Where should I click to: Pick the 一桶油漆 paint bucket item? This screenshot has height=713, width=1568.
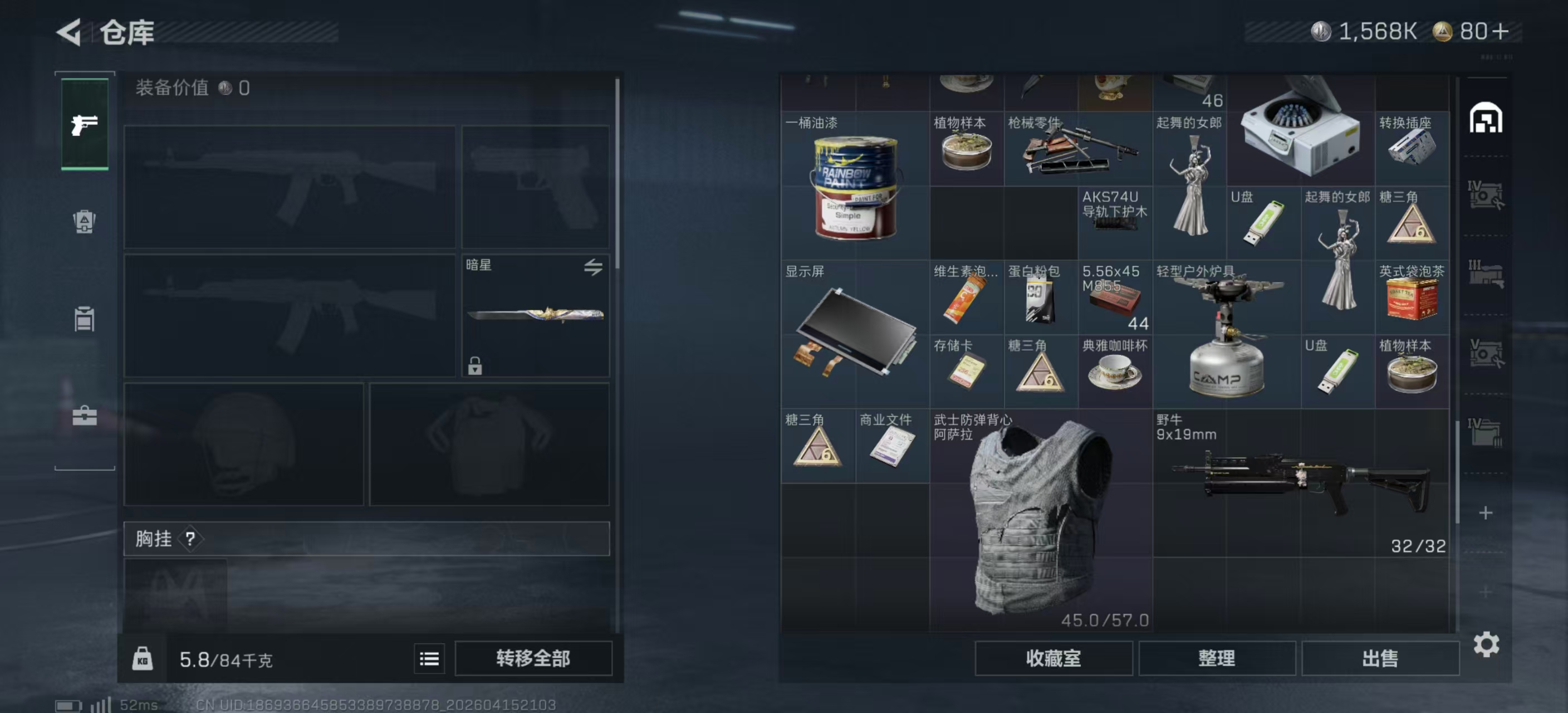click(855, 186)
